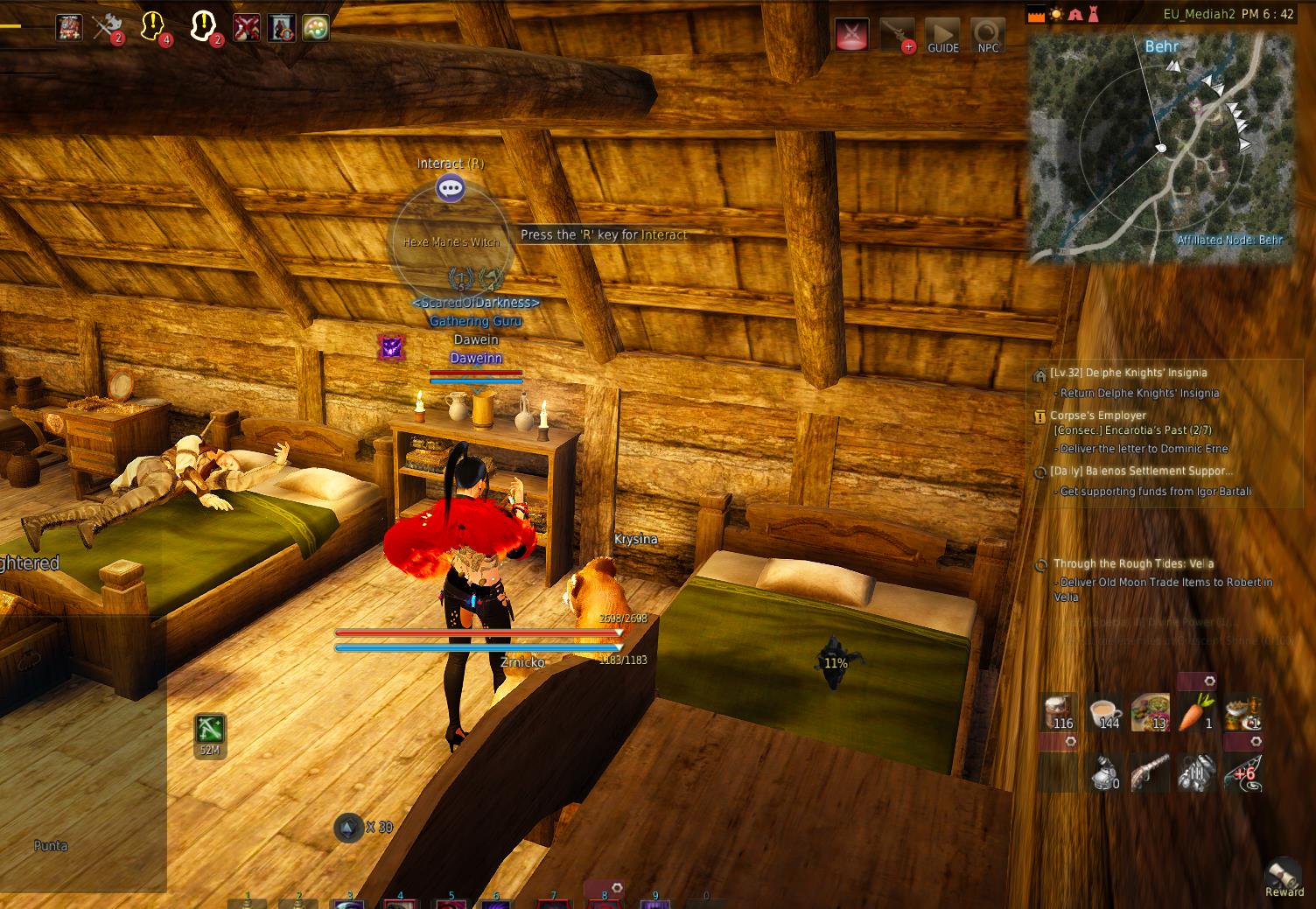Image resolution: width=1316 pixels, height=909 pixels.
Task: Use the milk tea cup slot
Action: 1106,711
